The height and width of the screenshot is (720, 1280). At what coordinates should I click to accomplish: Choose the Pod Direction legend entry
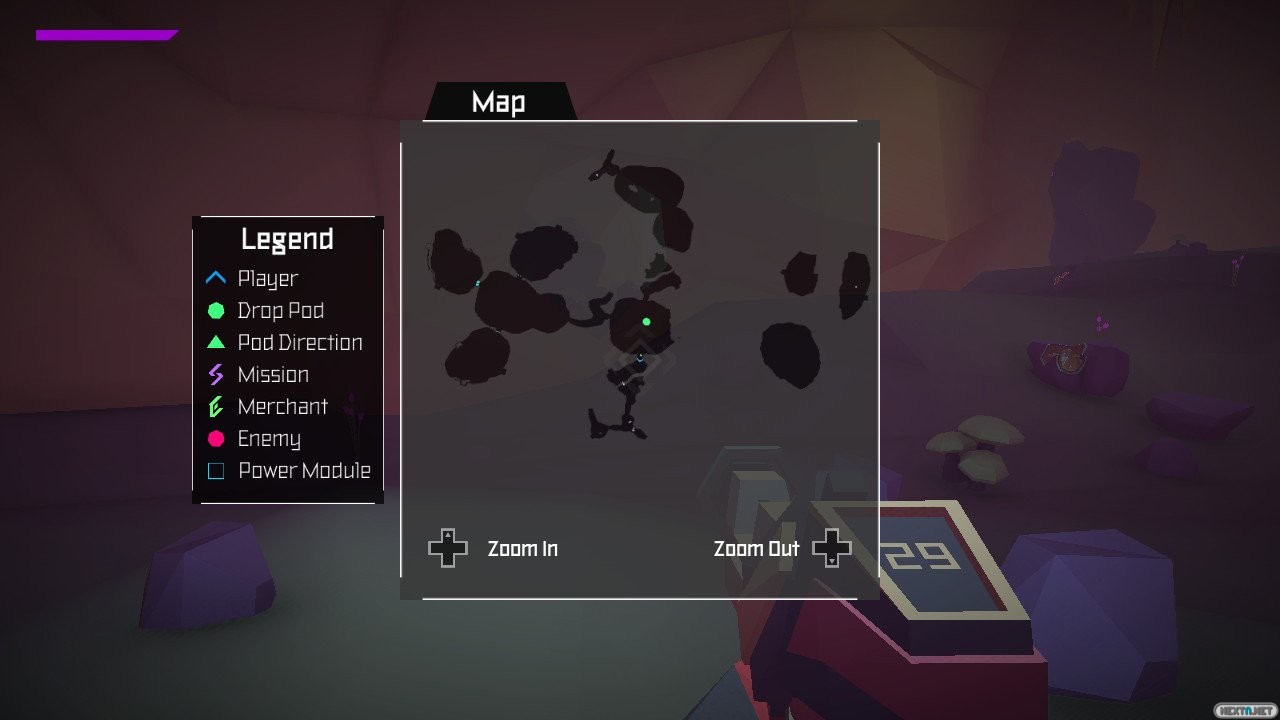299,343
